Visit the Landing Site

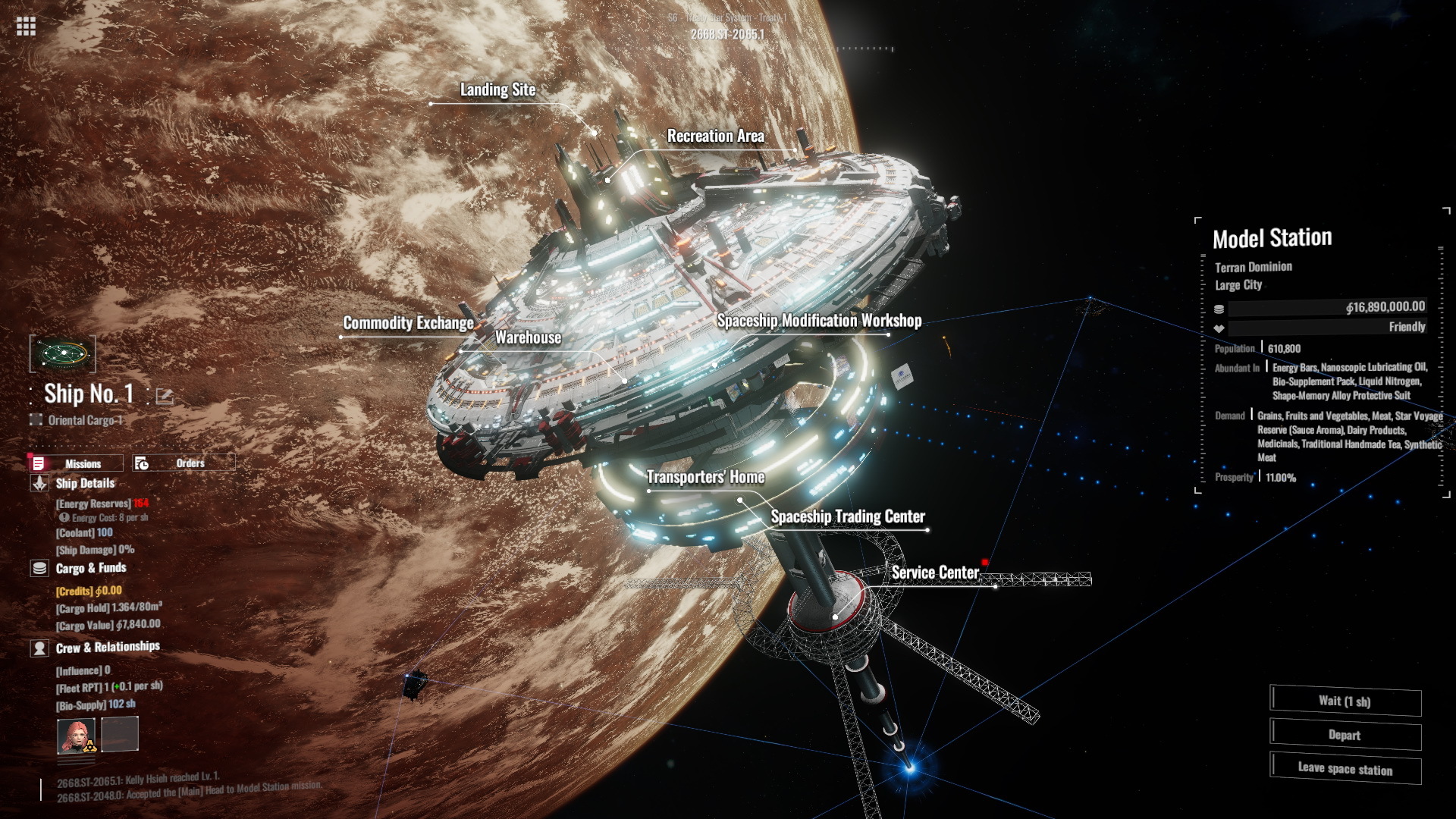[x=497, y=90]
